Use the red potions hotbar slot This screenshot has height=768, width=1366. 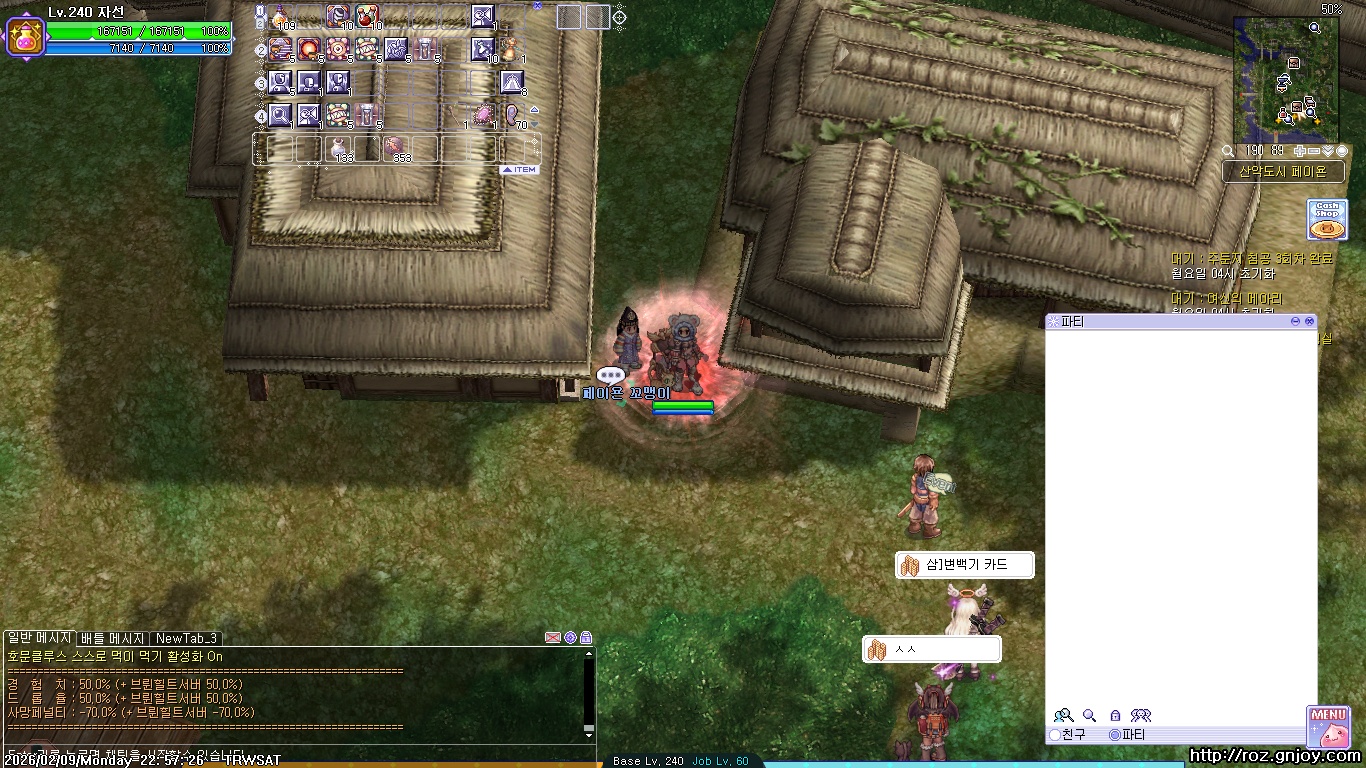367,17
